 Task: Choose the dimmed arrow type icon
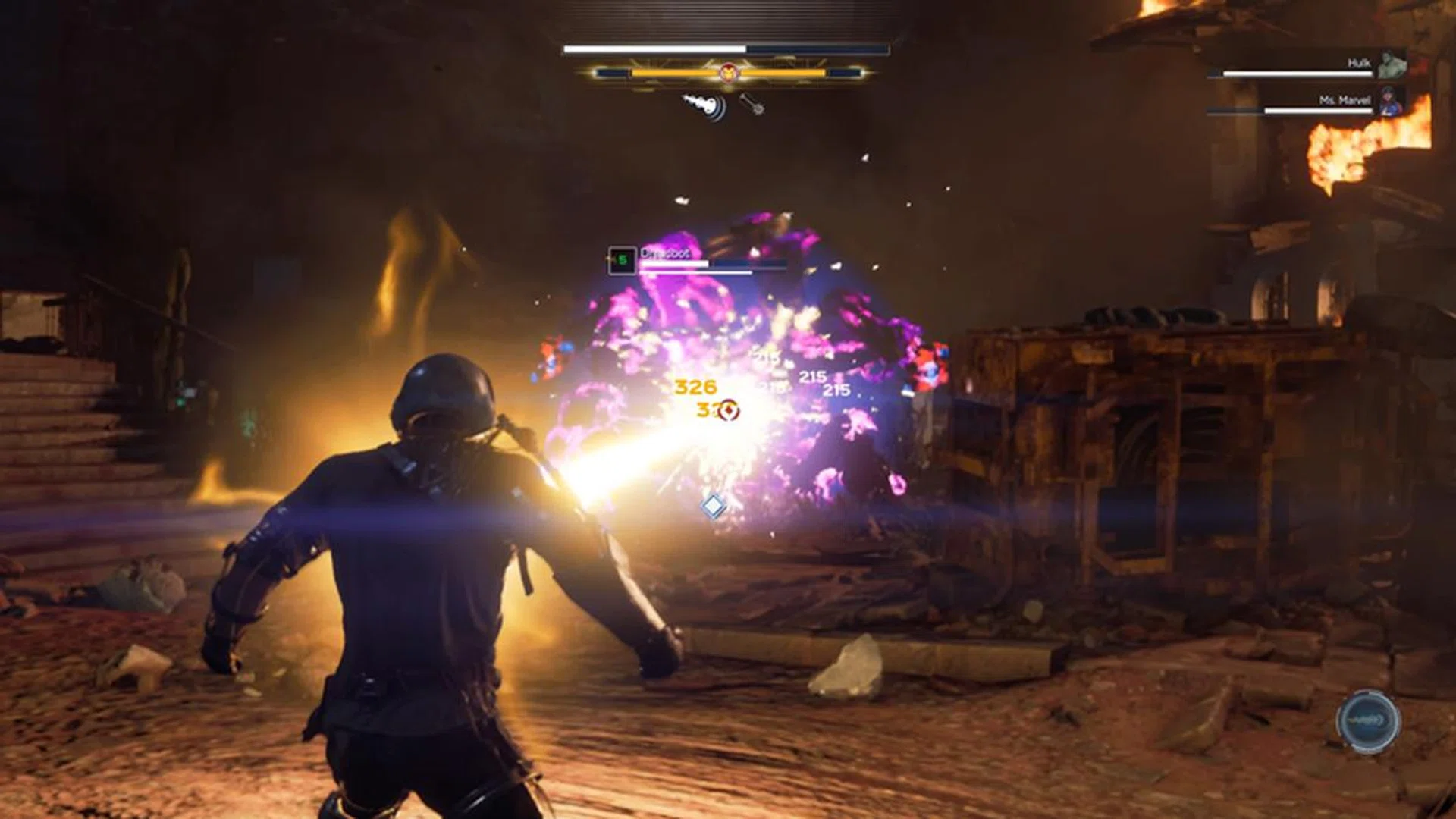click(x=752, y=104)
